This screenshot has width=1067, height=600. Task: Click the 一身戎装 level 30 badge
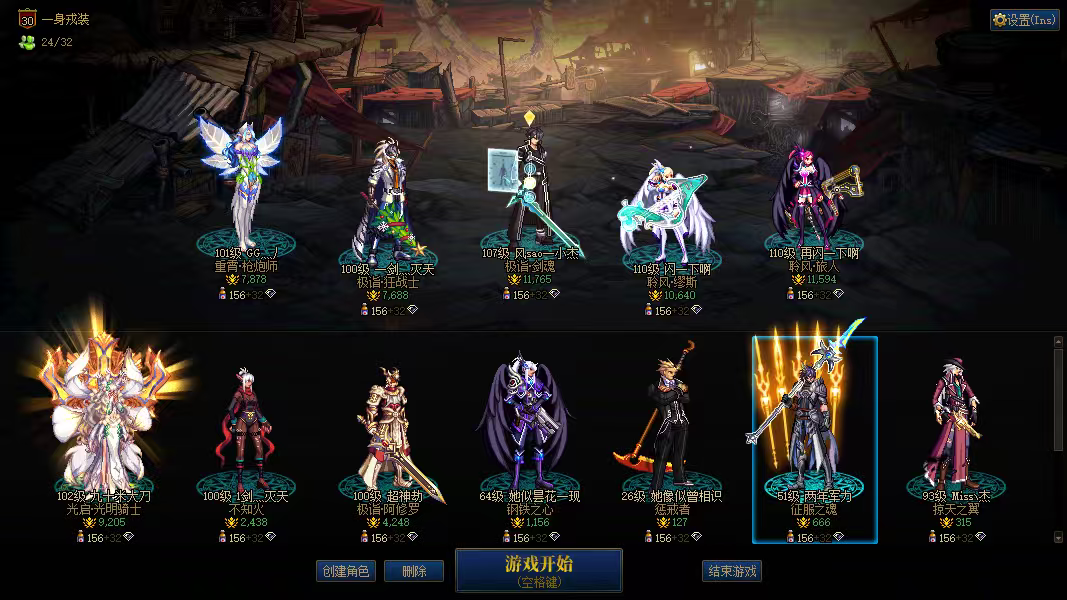pos(27,18)
